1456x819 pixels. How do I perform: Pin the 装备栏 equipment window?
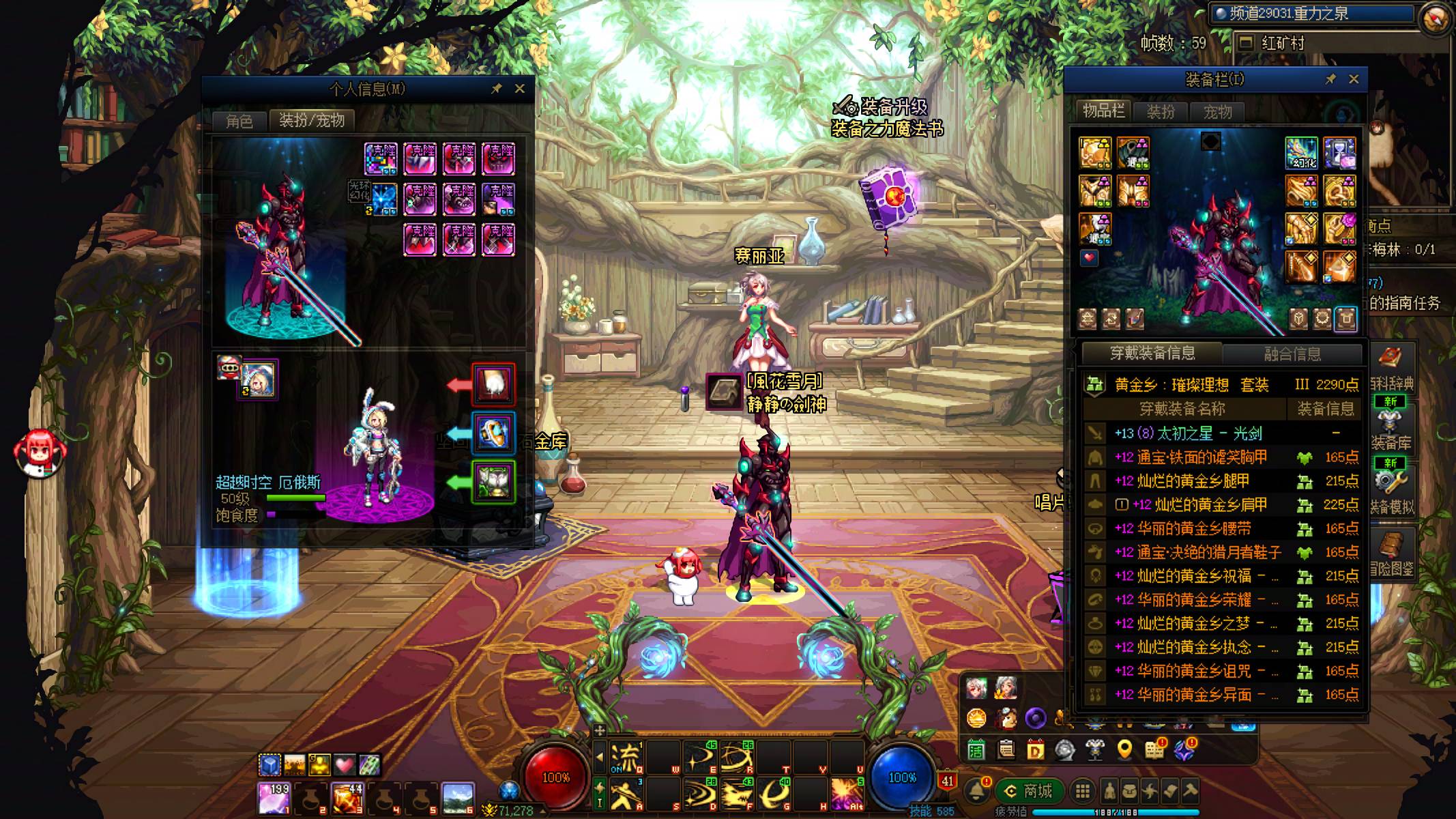[1330, 79]
